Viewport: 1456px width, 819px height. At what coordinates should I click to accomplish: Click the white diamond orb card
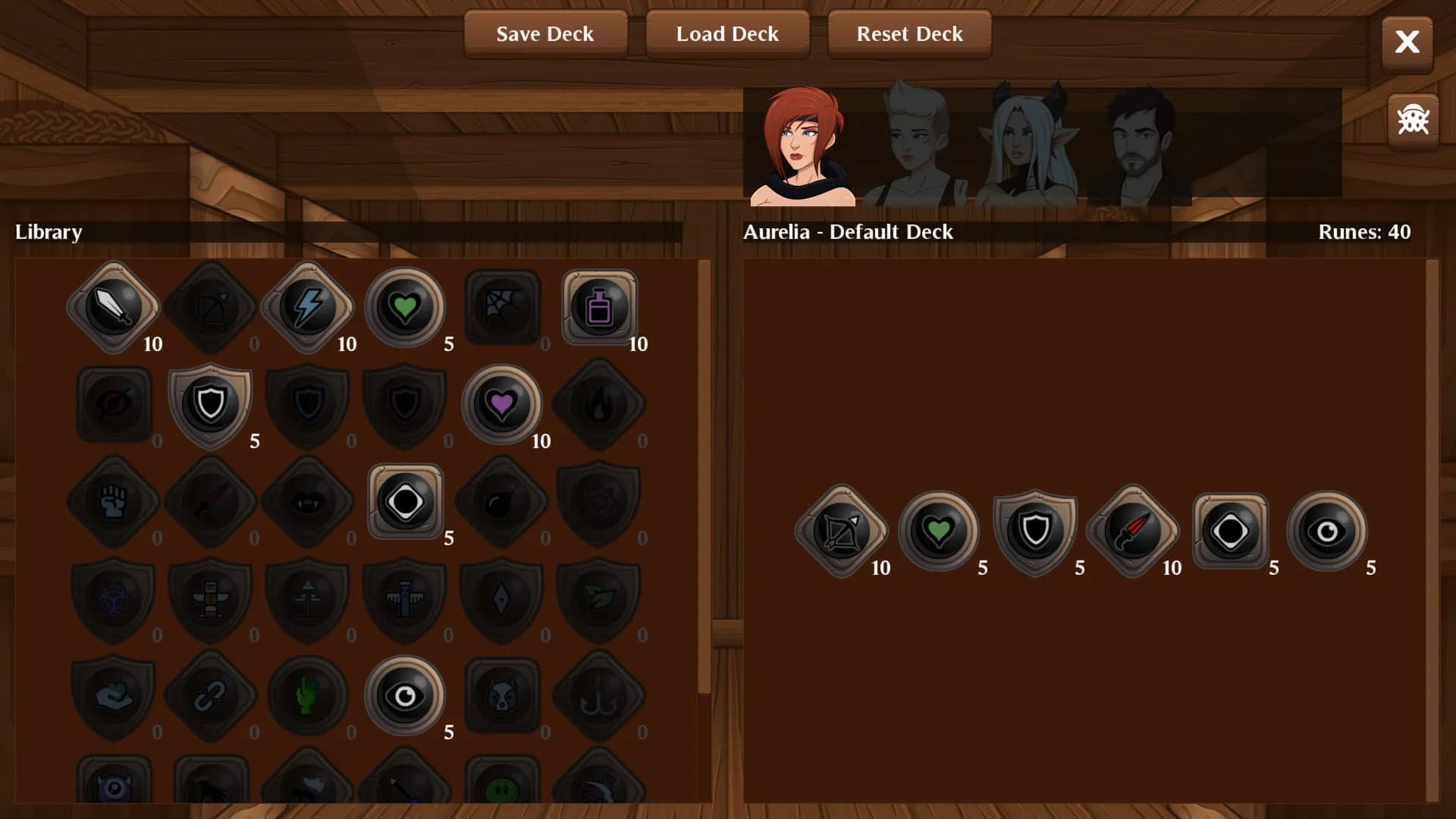pyautogui.click(x=405, y=501)
